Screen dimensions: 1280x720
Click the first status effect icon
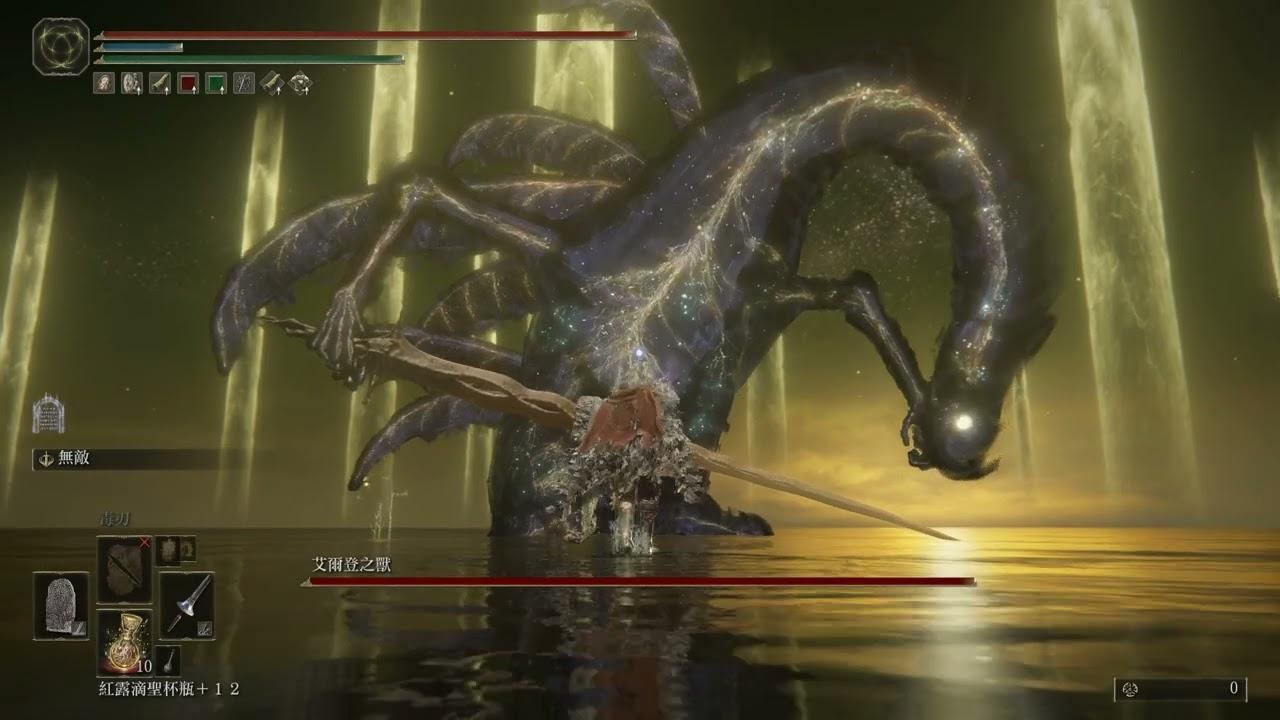[x=104, y=84]
